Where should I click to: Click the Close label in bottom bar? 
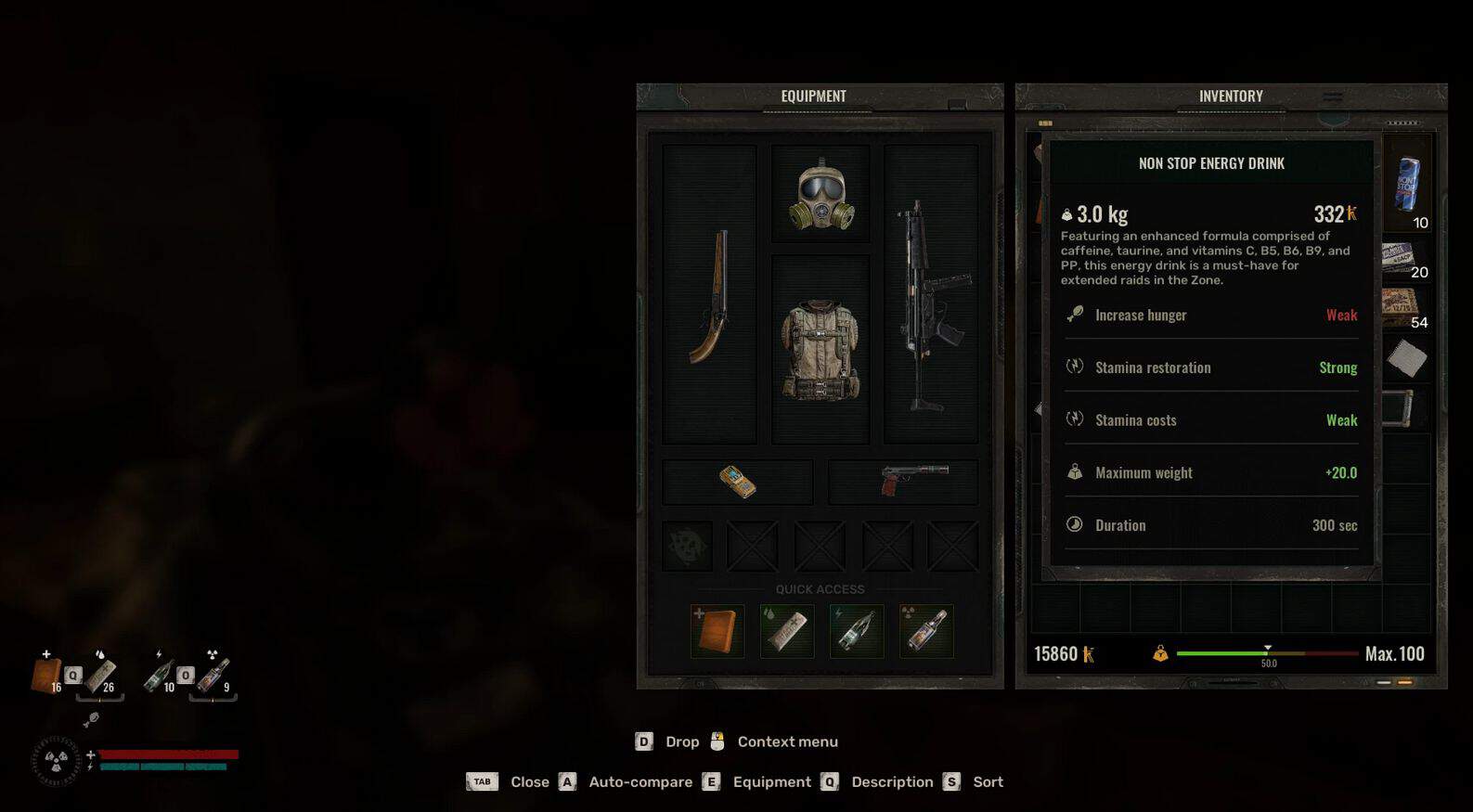pyautogui.click(x=529, y=781)
